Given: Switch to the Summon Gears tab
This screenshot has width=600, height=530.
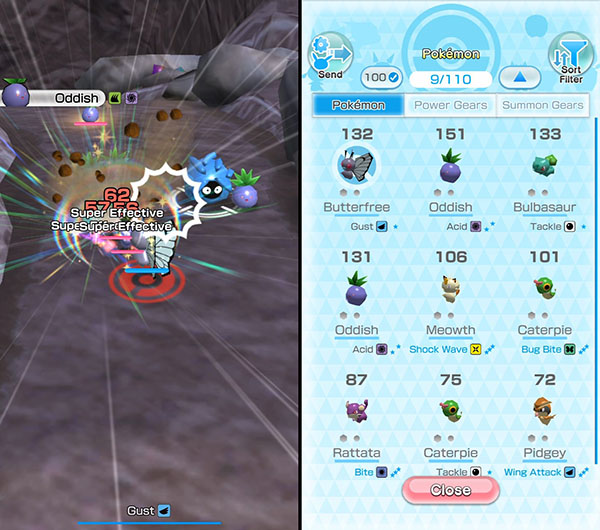Looking at the screenshot, I should coord(541,105).
